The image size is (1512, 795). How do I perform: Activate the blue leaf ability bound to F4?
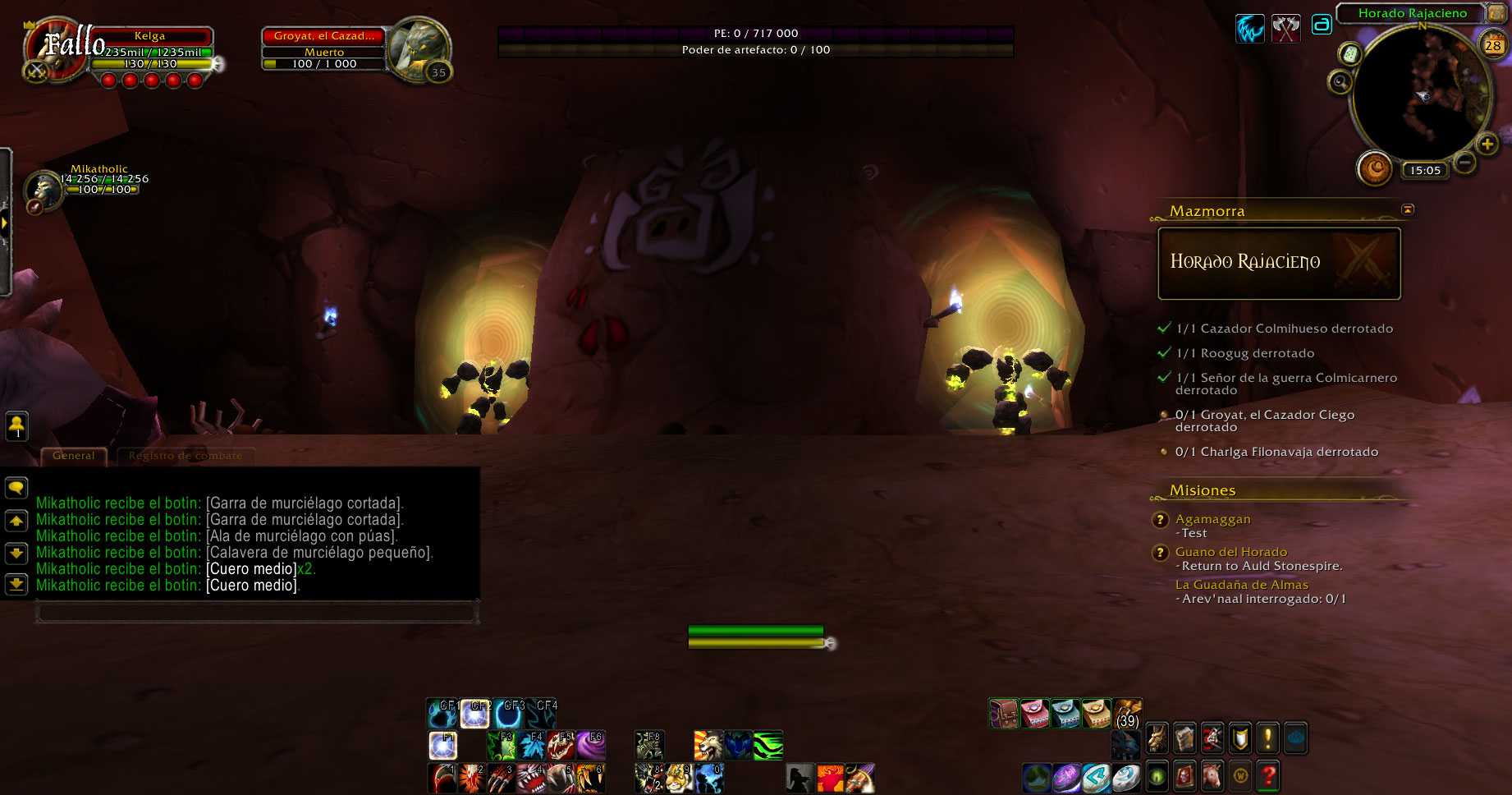click(531, 745)
